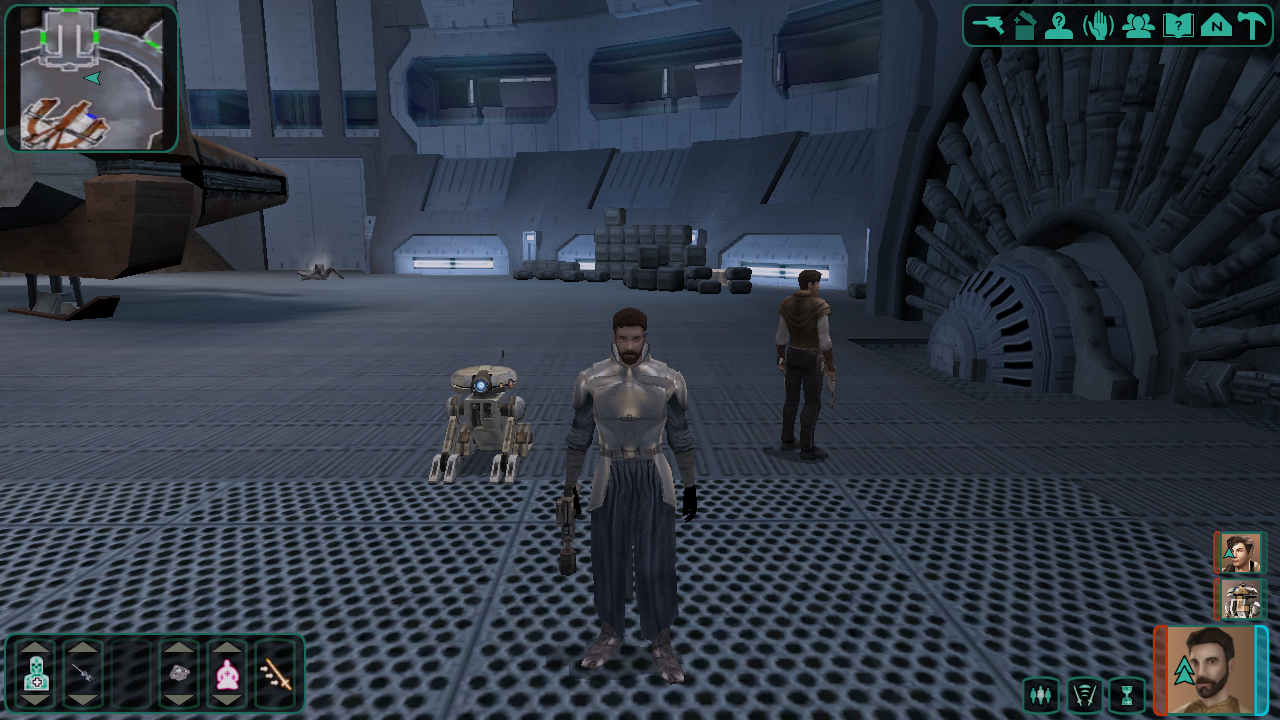Open the Equipment screen via the blaster icon

point(988,25)
